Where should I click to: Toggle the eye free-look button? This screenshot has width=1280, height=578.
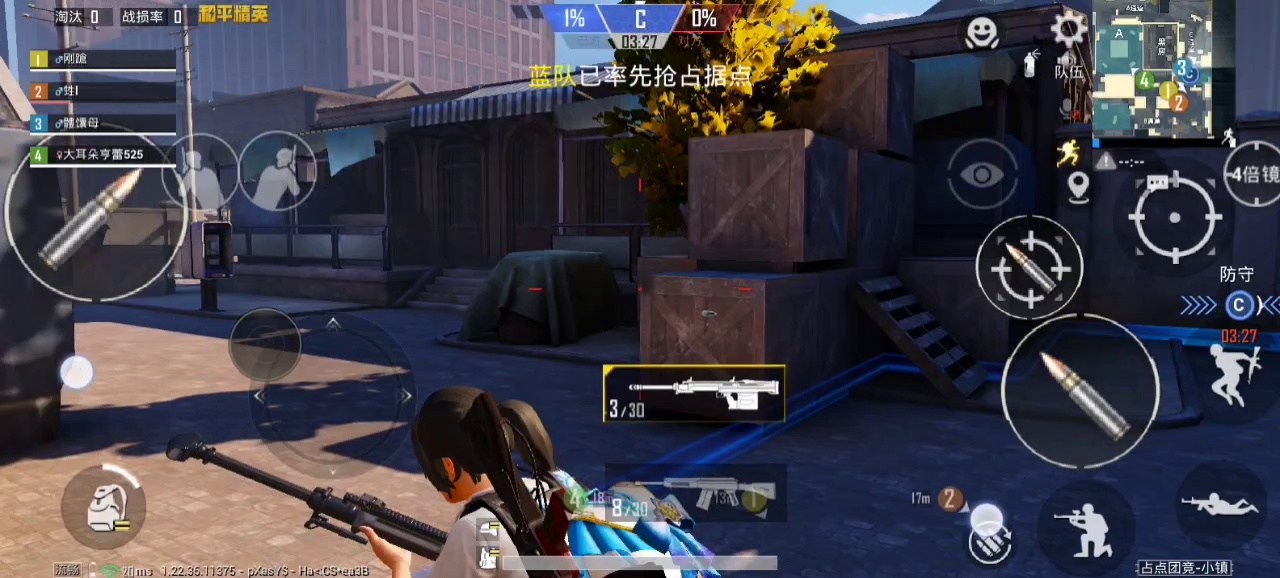982,175
